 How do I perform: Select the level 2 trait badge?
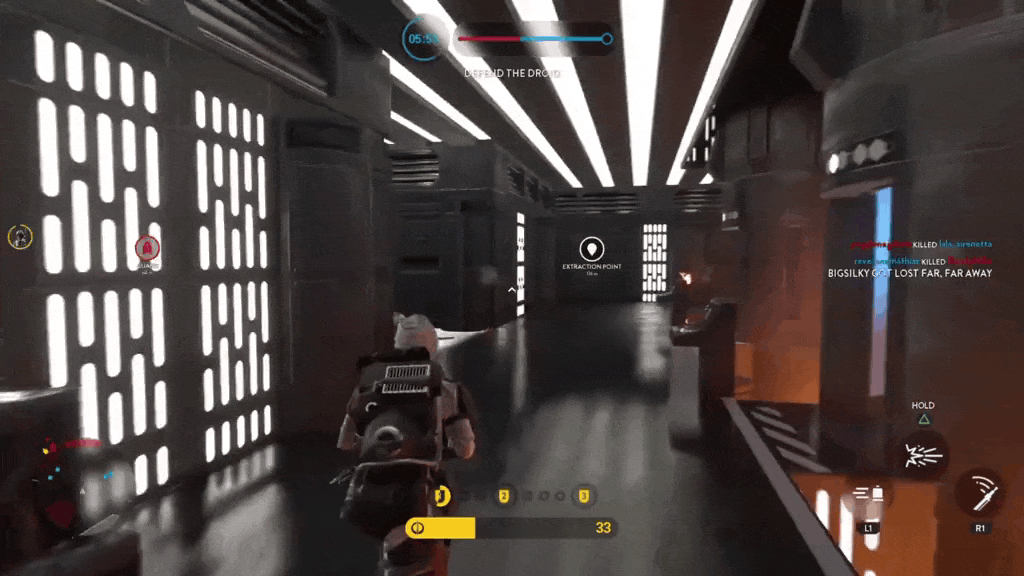[x=505, y=495]
